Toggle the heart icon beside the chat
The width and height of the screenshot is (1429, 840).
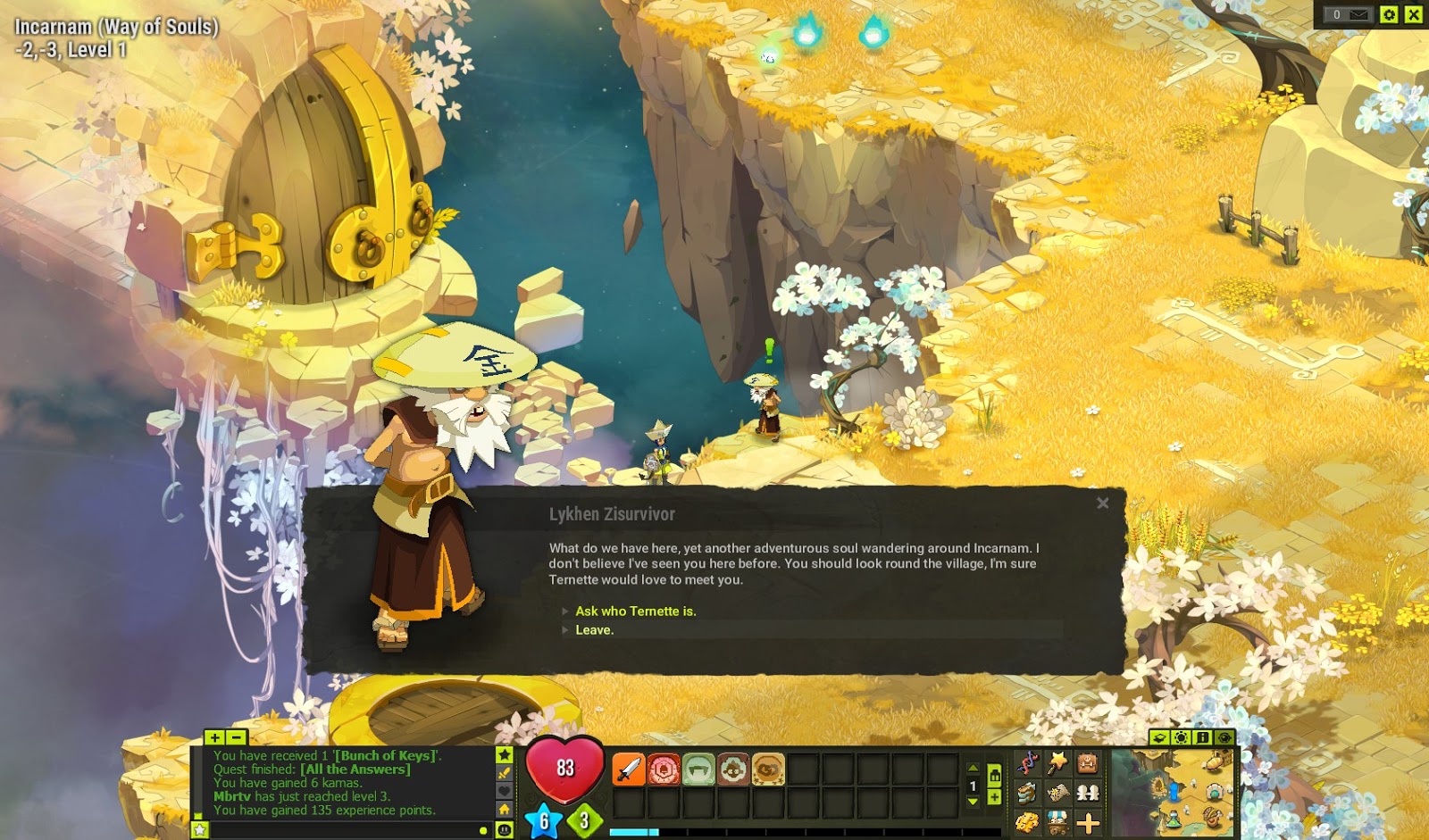click(x=504, y=791)
